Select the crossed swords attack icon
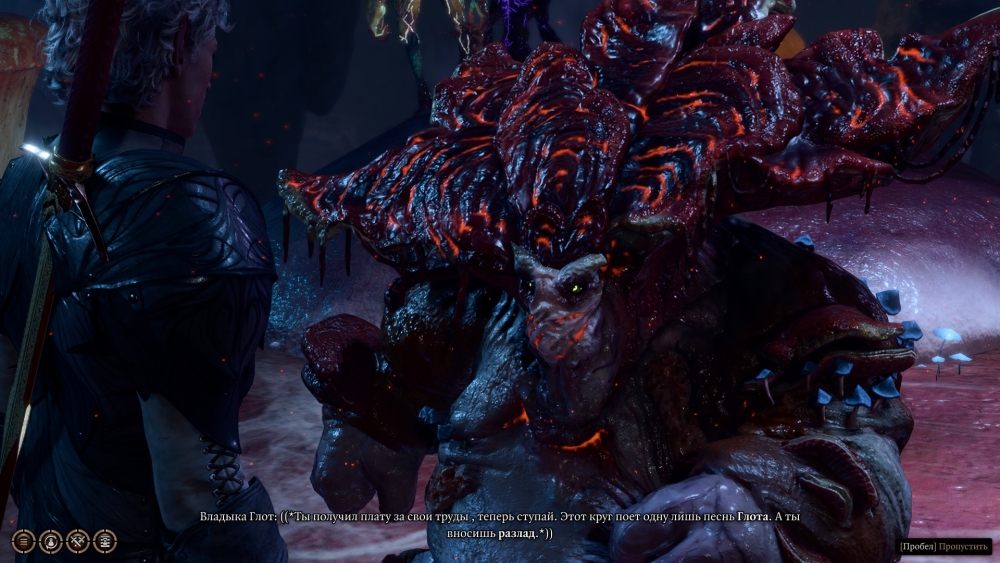This screenshot has height=563, width=1000. (x=78, y=541)
